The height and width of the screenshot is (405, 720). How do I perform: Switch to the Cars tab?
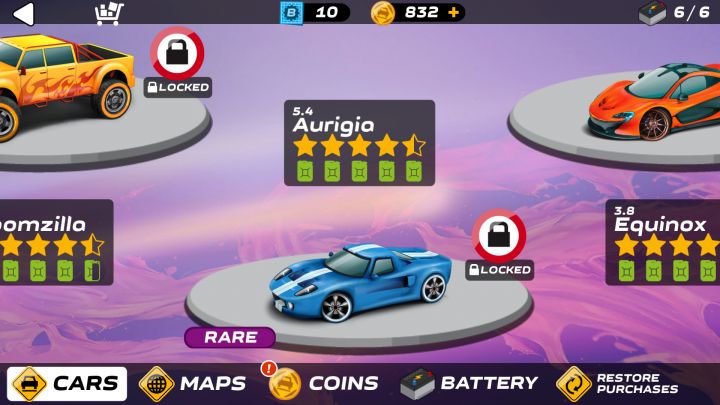click(x=68, y=383)
